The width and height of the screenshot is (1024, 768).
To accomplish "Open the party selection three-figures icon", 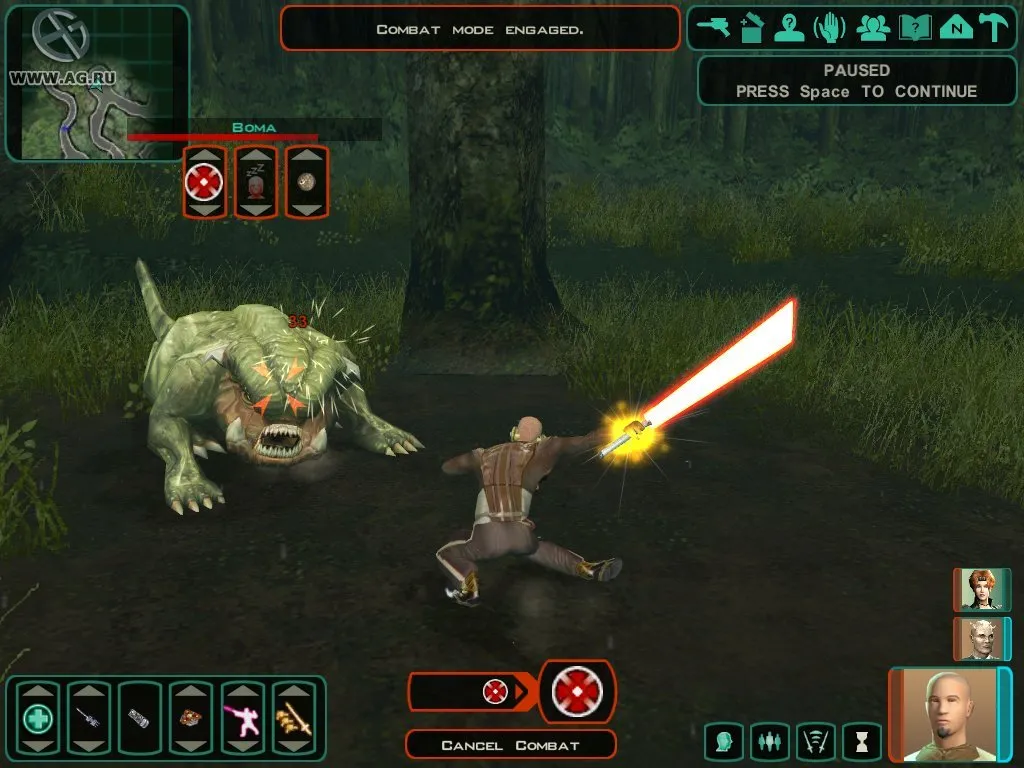I will point(873,28).
